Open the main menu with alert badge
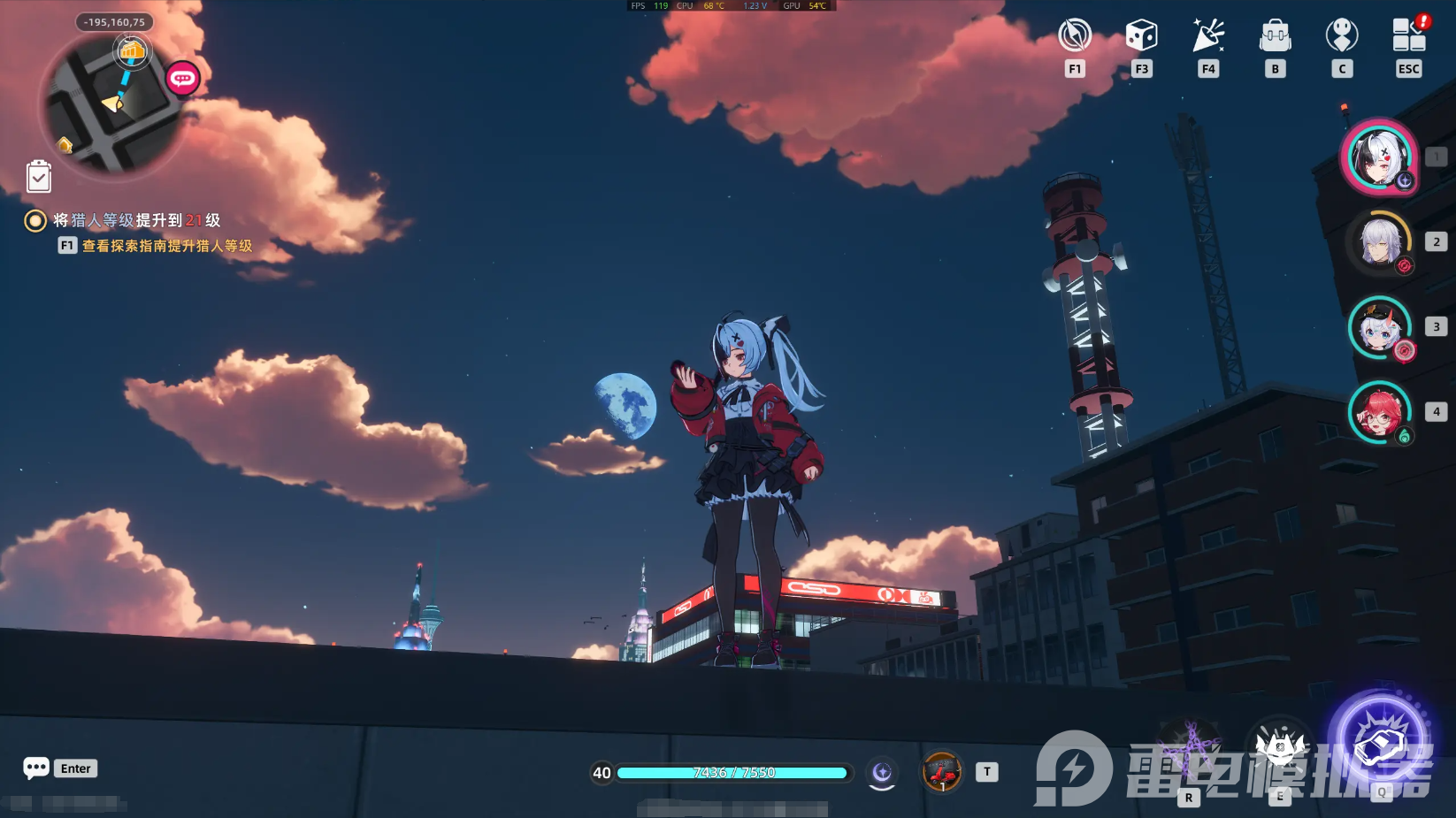Image resolution: width=1456 pixels, height=818 pixels. [x=1409, y=36]
